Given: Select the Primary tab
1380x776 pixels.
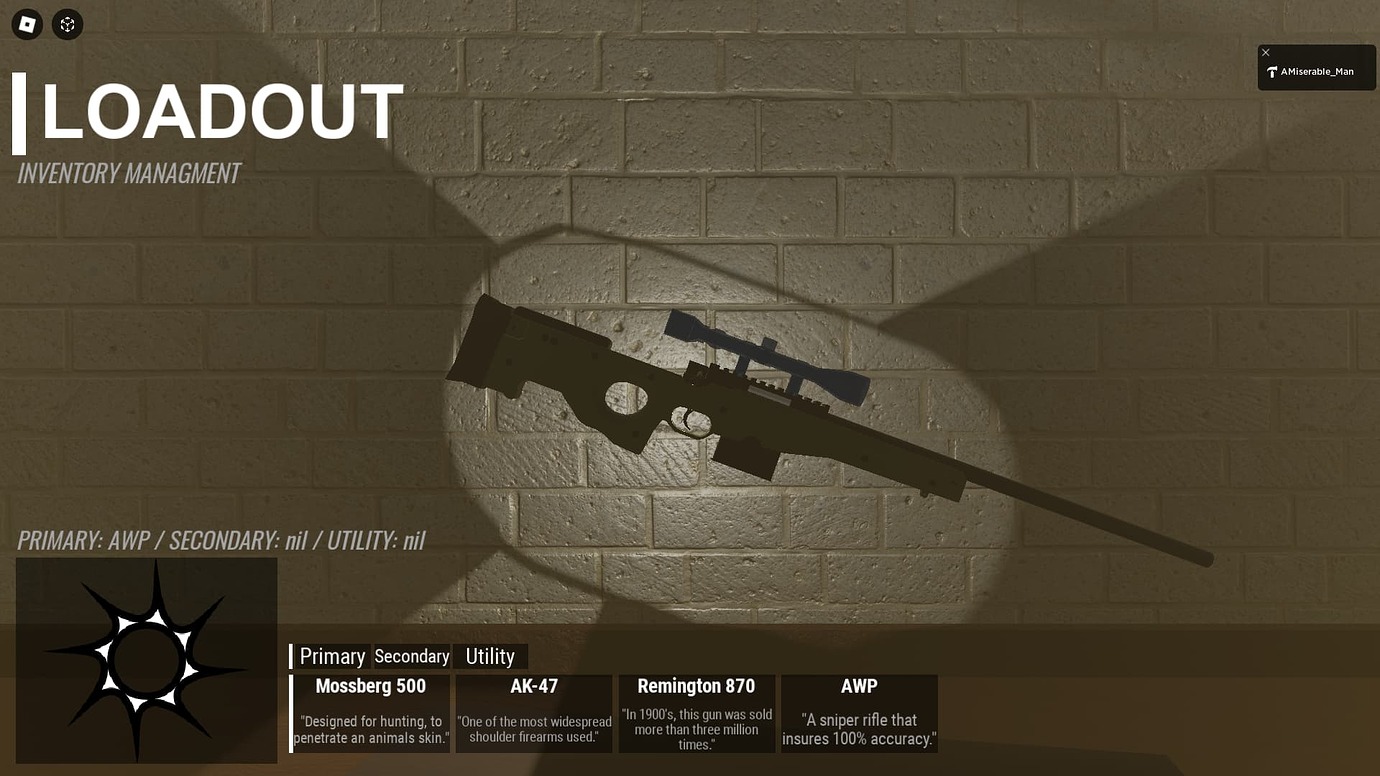Looking at the screenshot, I should pyautogui.click(x=332, y=656).
